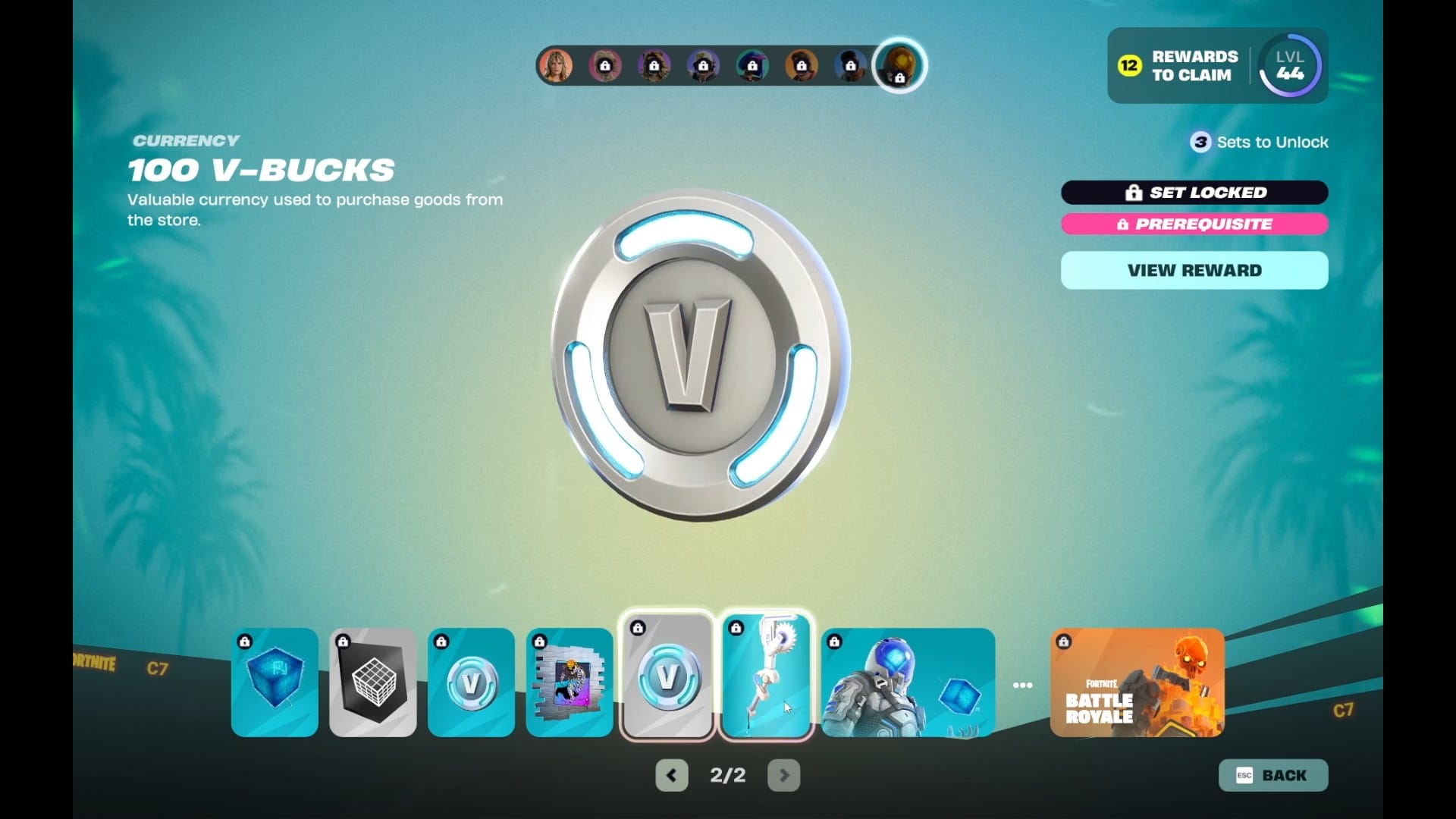
Task: Pick the V-Bucks tile with teal background
Action: [x=471, y=682]
